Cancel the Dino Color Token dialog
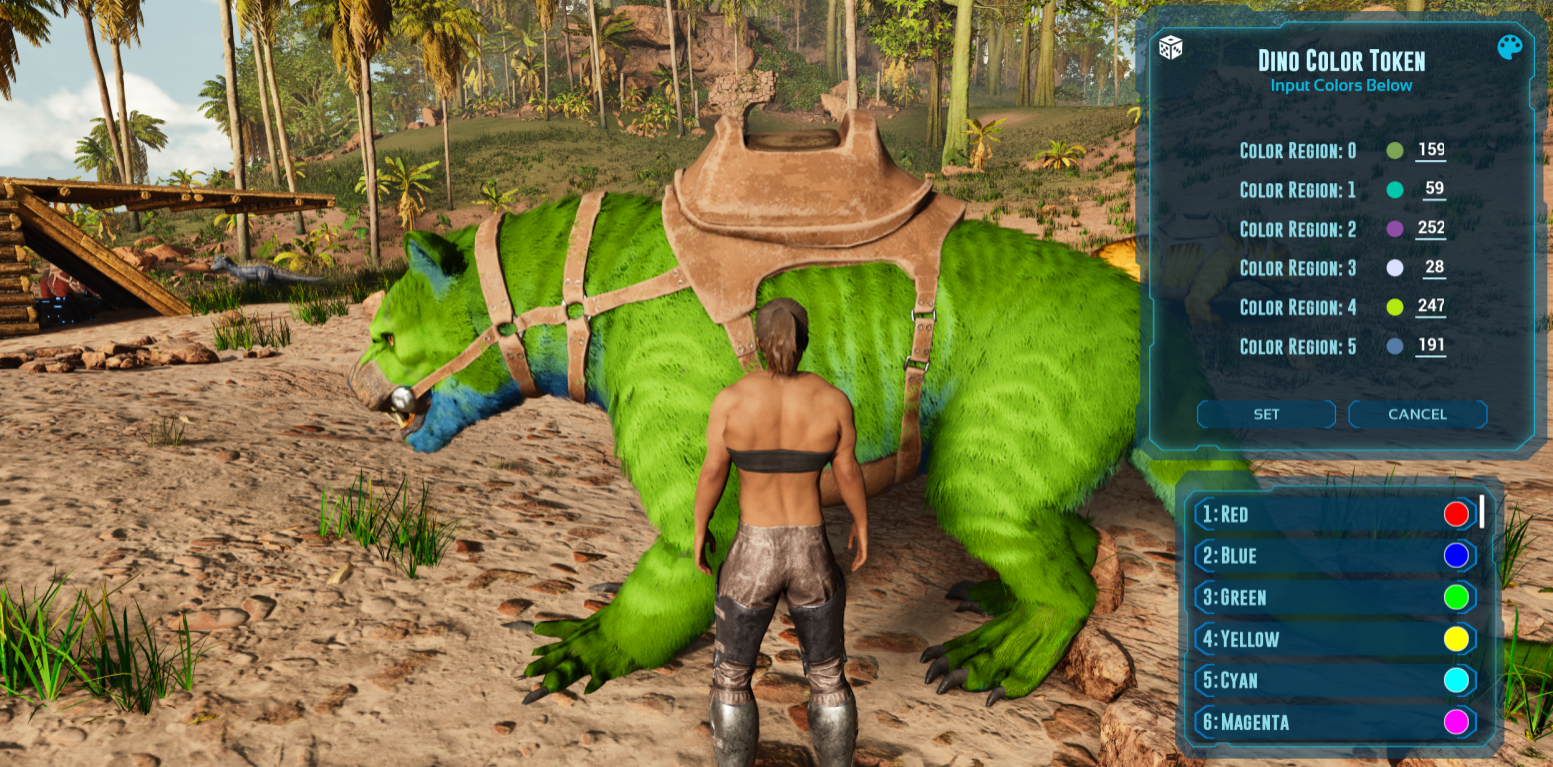Image resolution: width=1553 pixels, height=767 pixels. [1417, 414]
